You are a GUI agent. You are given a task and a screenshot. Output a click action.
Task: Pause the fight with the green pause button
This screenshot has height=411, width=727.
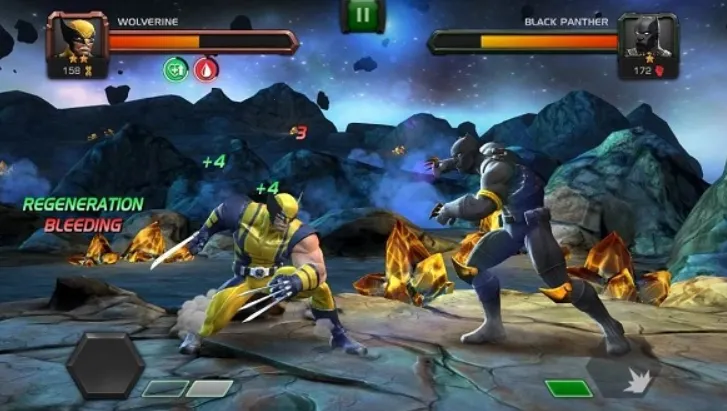tap(363, 14)
